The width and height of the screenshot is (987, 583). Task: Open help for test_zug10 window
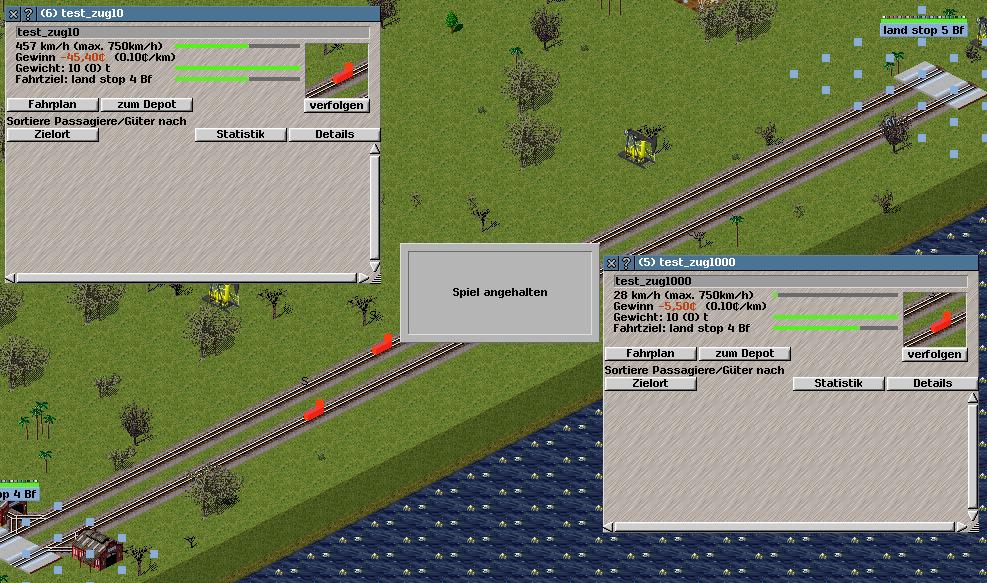click(27, 15)
